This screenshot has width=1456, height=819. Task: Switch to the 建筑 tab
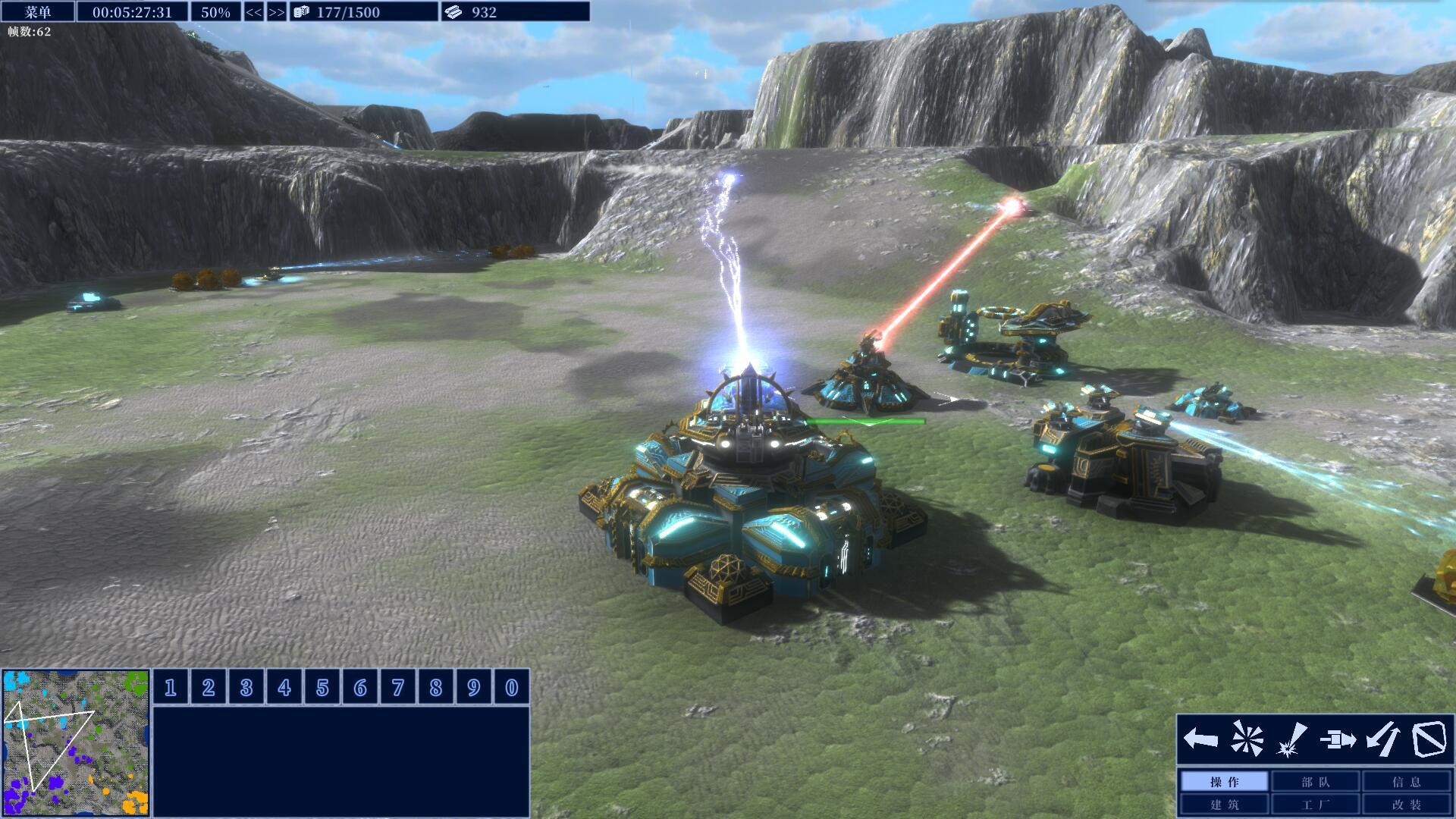(x=1224, y=805)
